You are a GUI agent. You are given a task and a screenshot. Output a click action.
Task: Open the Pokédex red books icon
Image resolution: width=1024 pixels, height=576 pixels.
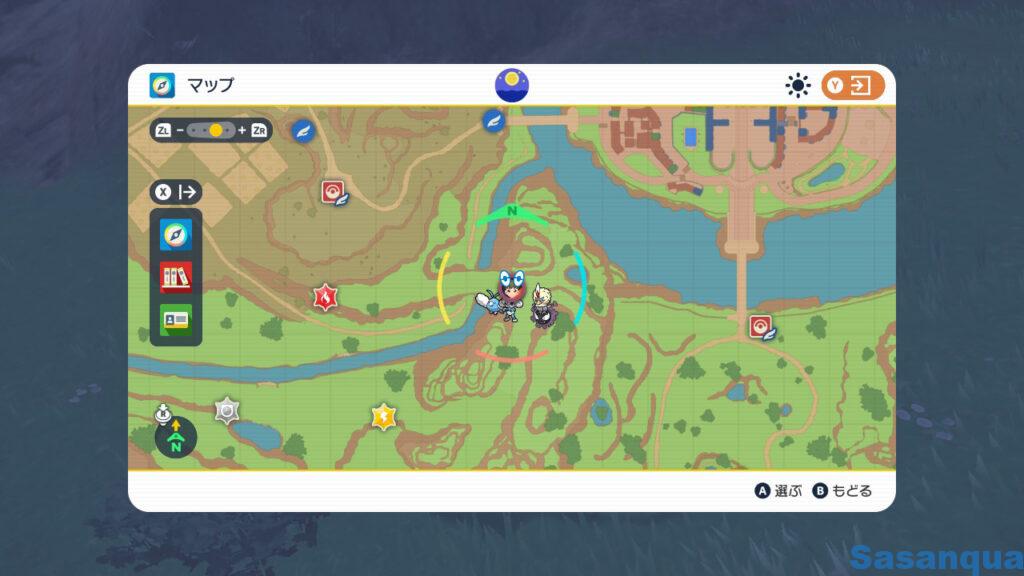point(176,277)
